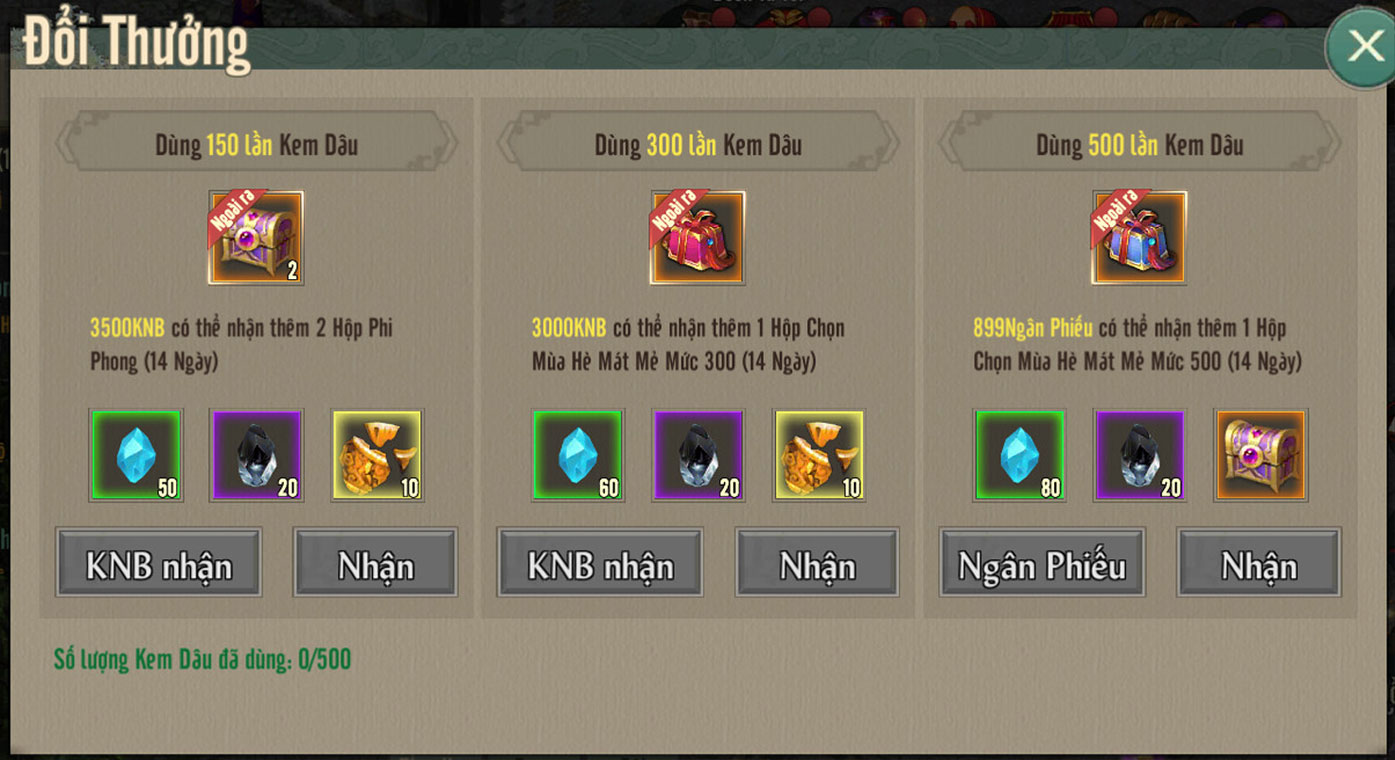Viewport: 1395px width, 760px height.
Task: Click Nhận under the 150 Kem Dâu tier
Action: click(375, 564)
